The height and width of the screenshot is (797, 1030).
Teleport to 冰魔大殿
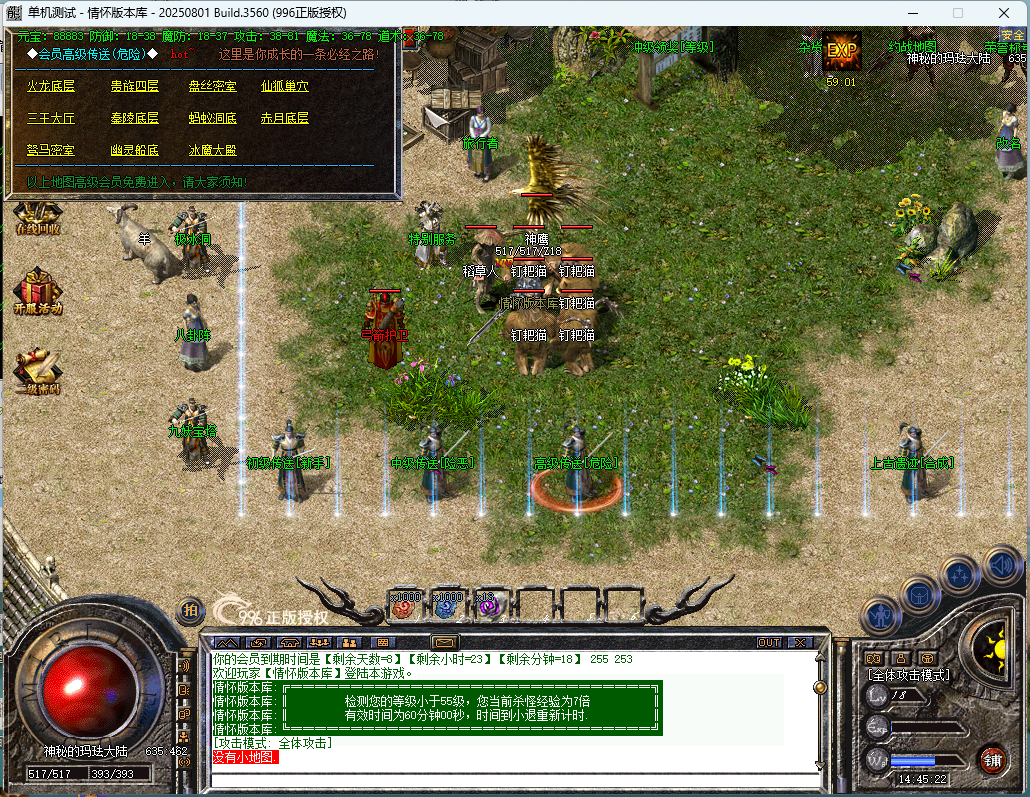click(213, 150)
